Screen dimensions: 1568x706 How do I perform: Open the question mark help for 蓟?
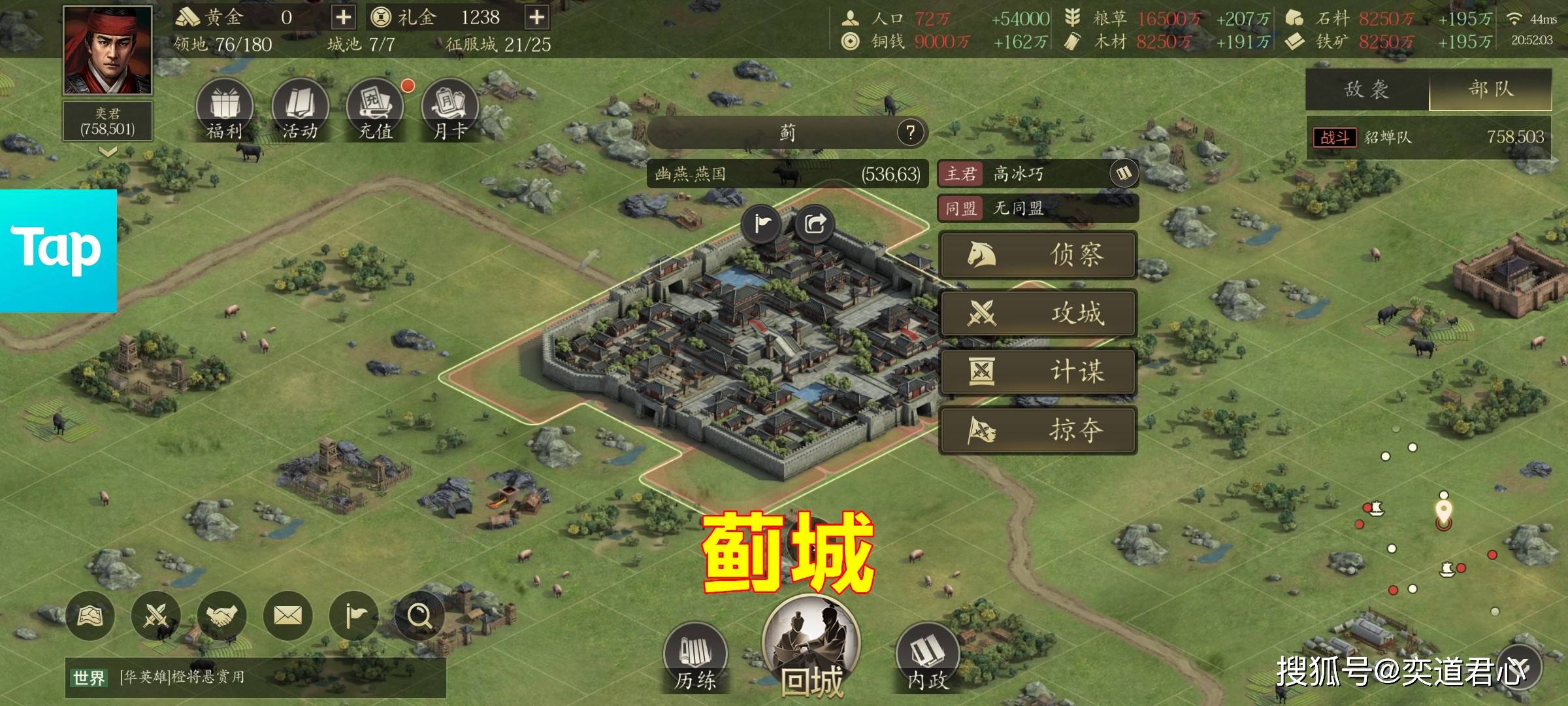910,133
